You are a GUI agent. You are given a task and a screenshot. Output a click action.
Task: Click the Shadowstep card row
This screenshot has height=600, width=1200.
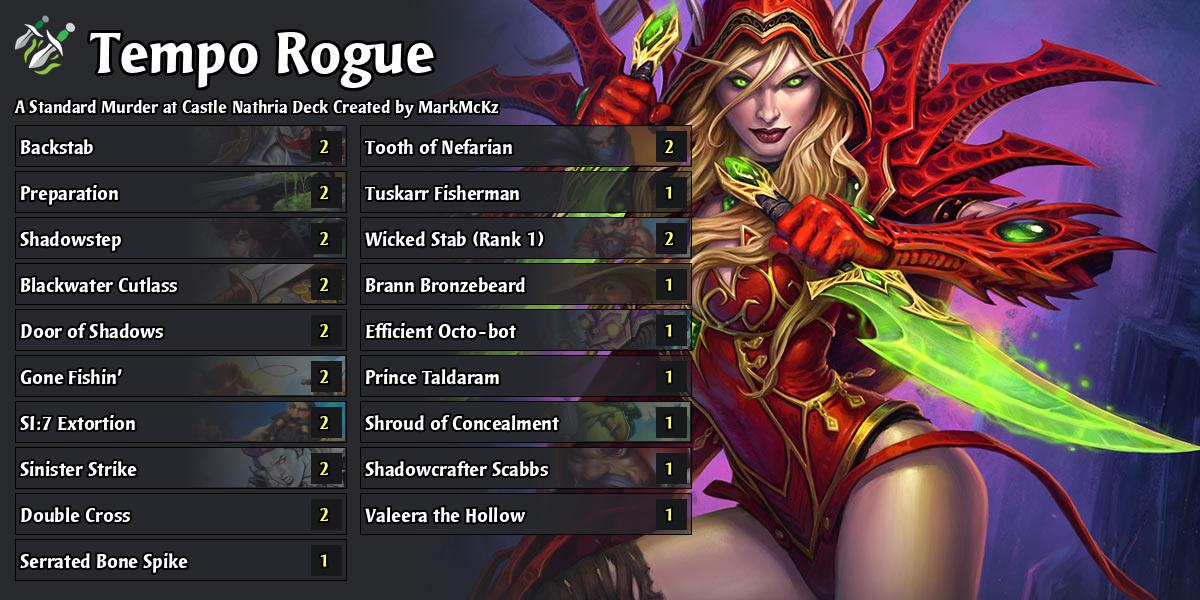[x=180, y=240]
